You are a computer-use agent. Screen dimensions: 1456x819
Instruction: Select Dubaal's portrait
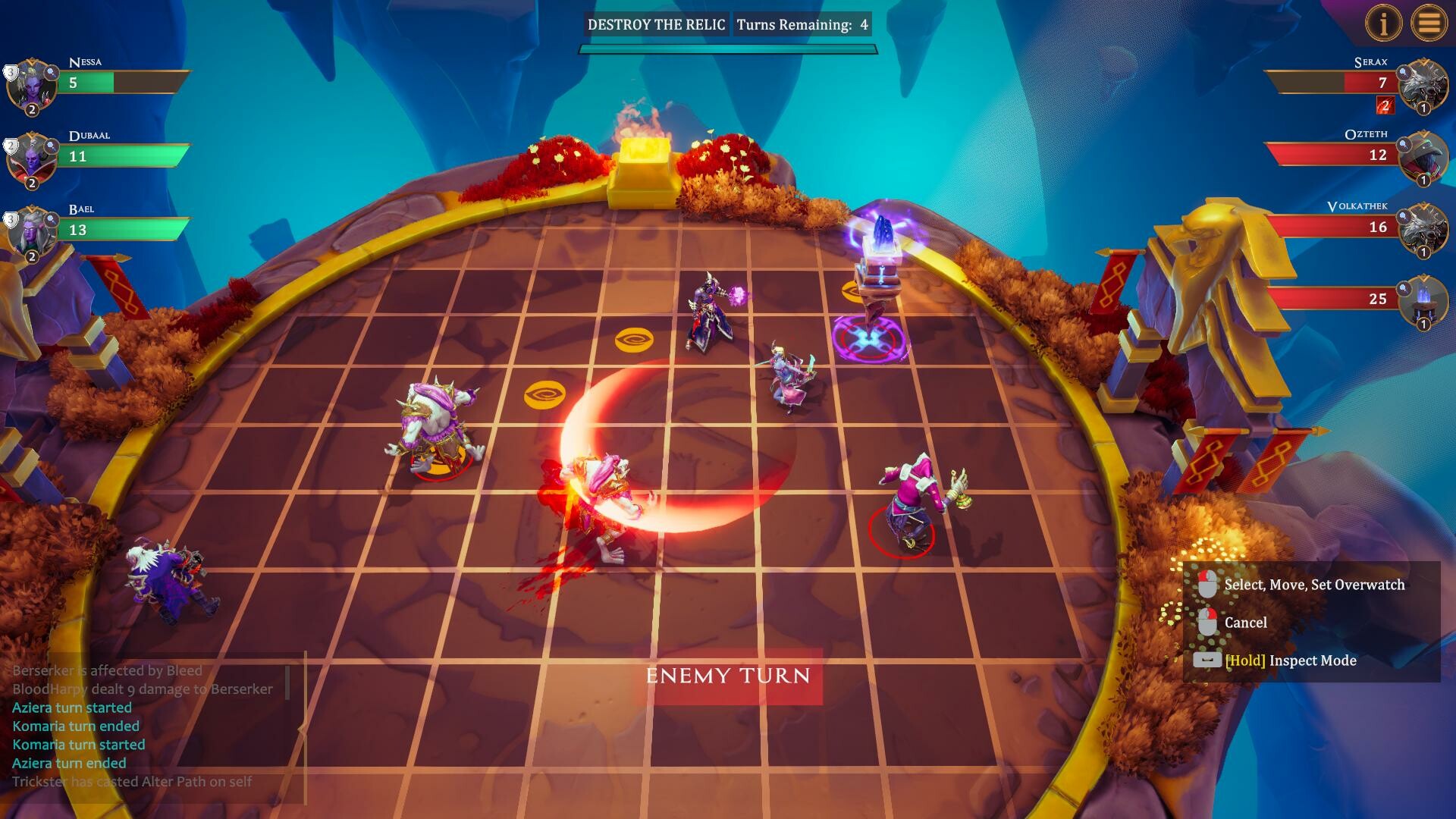[32, 158]
